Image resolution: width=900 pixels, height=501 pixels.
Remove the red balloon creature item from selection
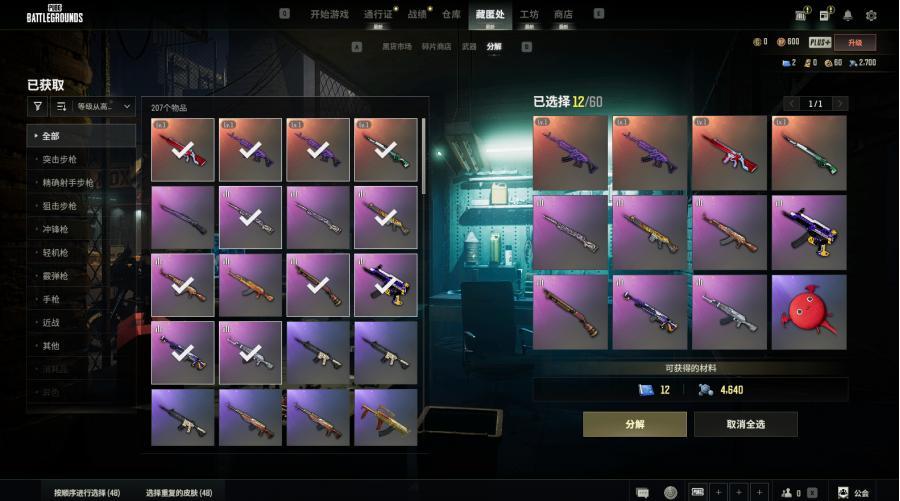(x=808, y=312)
